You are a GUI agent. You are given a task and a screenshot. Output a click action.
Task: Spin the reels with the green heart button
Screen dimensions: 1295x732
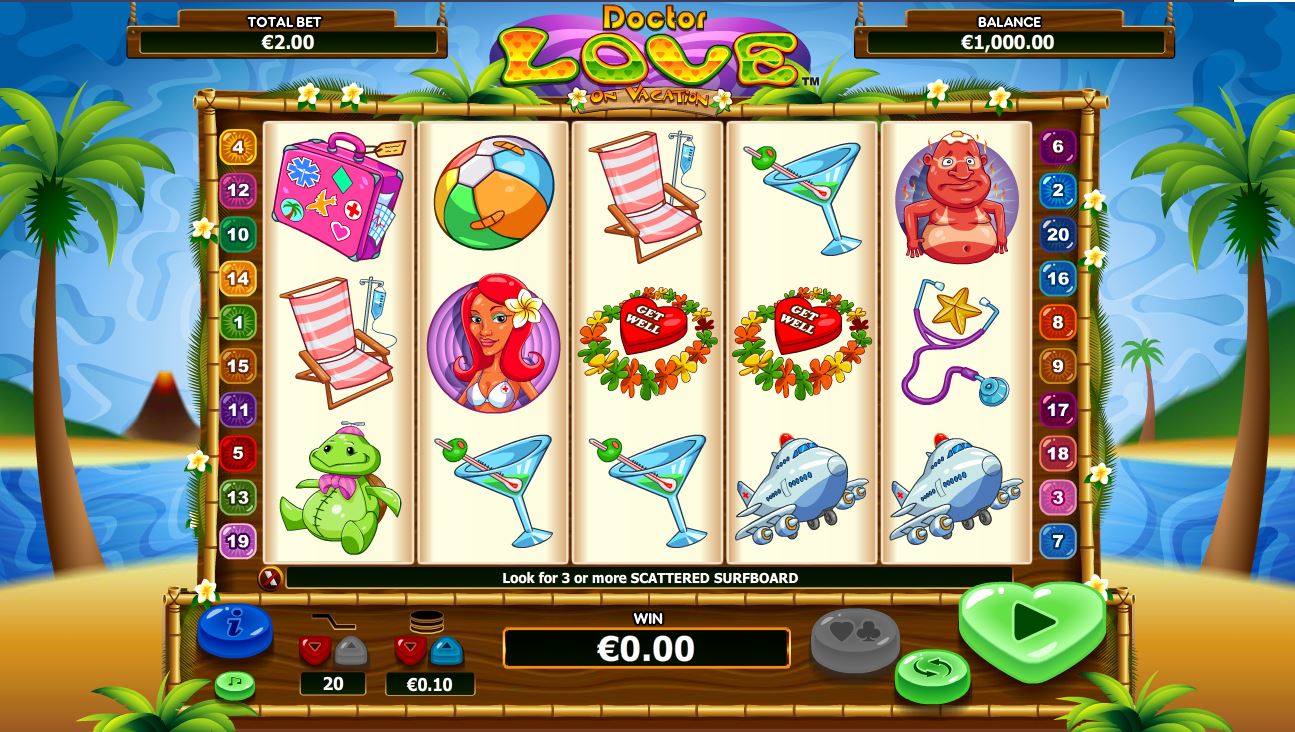click(x=1031, y=624)
